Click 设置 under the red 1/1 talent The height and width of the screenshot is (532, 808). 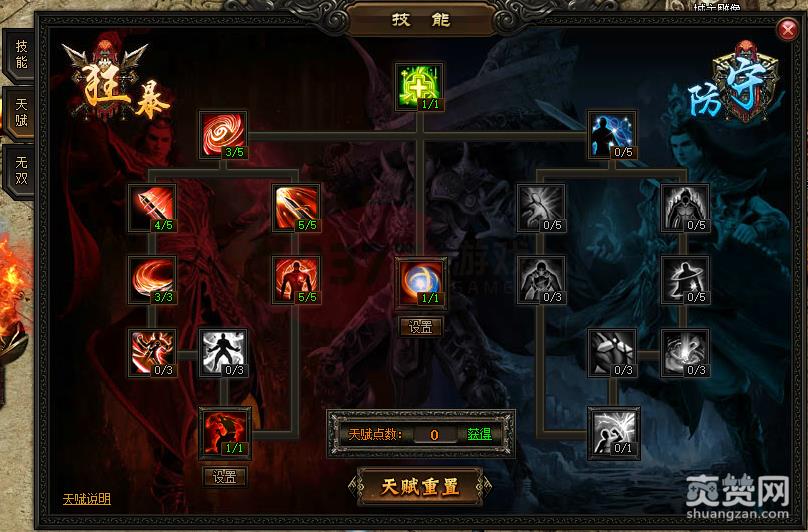pos(224,477)
